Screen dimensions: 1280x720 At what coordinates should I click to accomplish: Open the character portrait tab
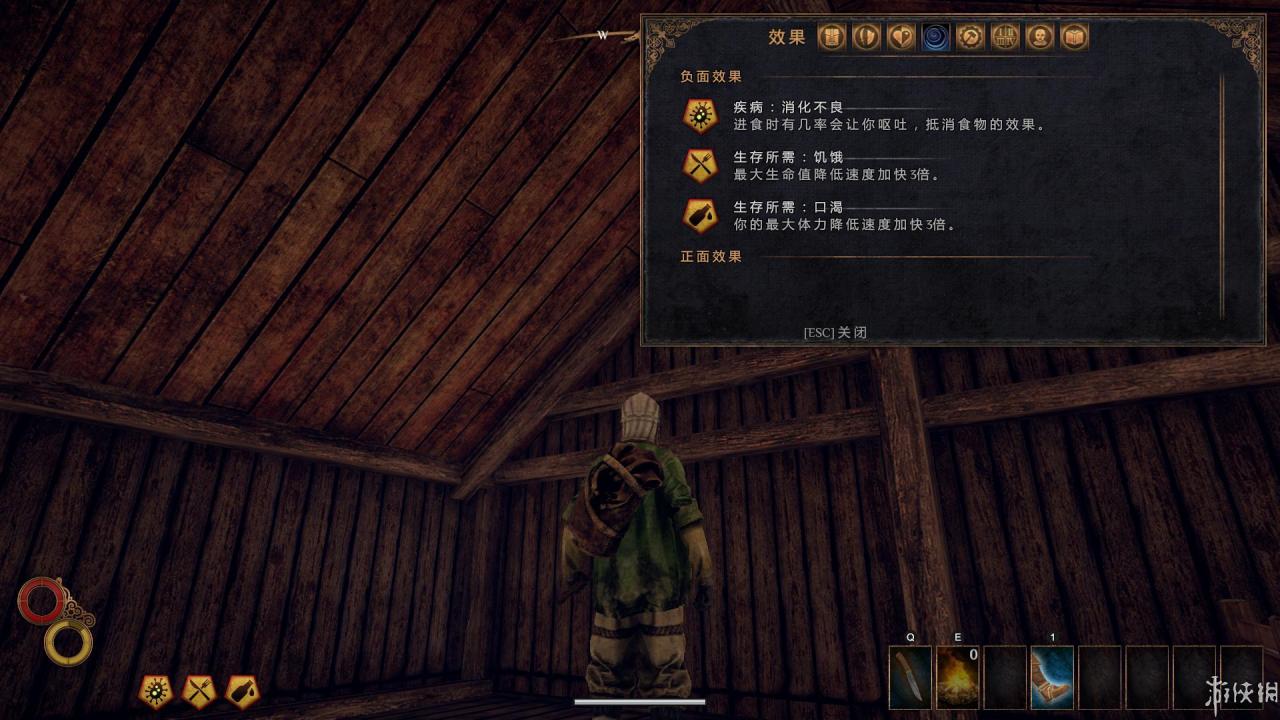click(x=1040, y=38)
